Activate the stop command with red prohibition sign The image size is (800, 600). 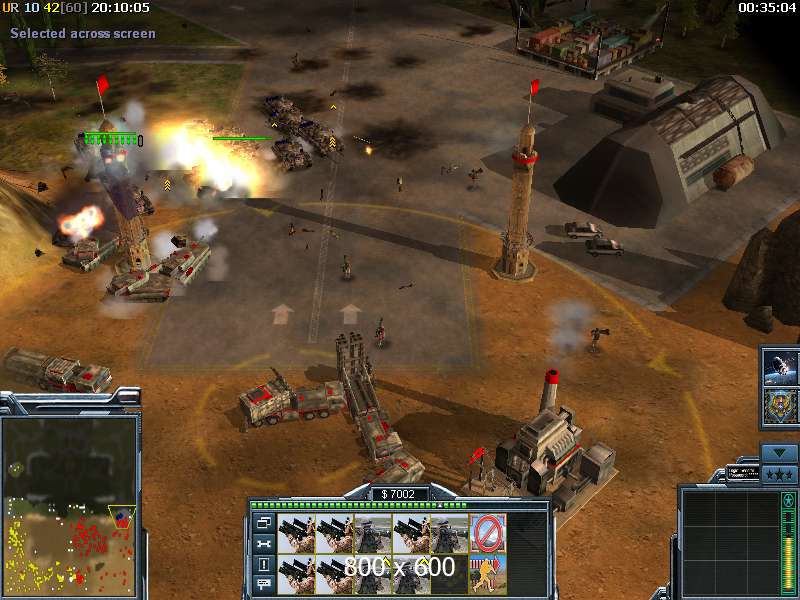(x=488, y=533)
